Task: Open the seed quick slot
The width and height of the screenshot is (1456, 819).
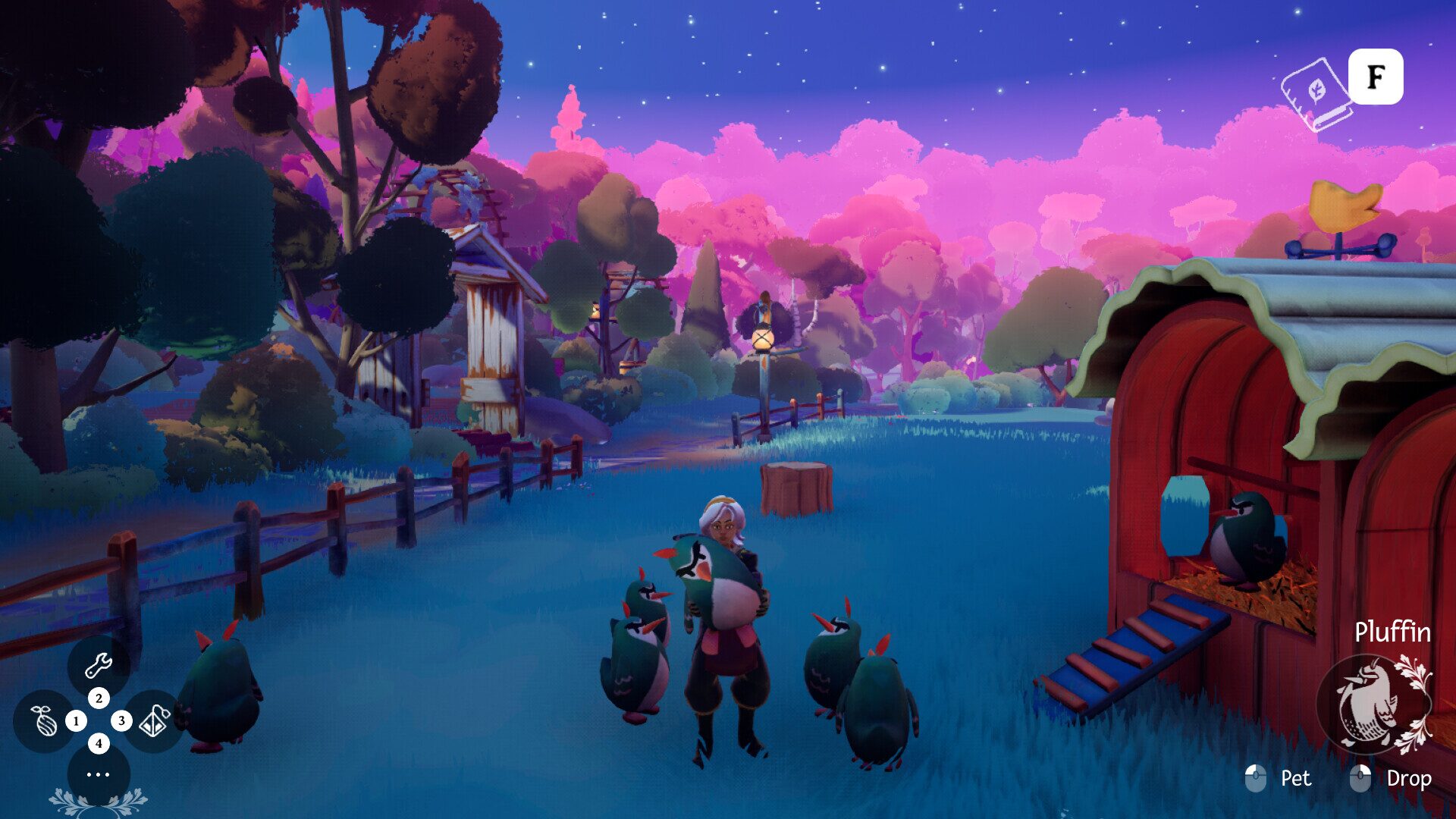Action: (44, 720)
